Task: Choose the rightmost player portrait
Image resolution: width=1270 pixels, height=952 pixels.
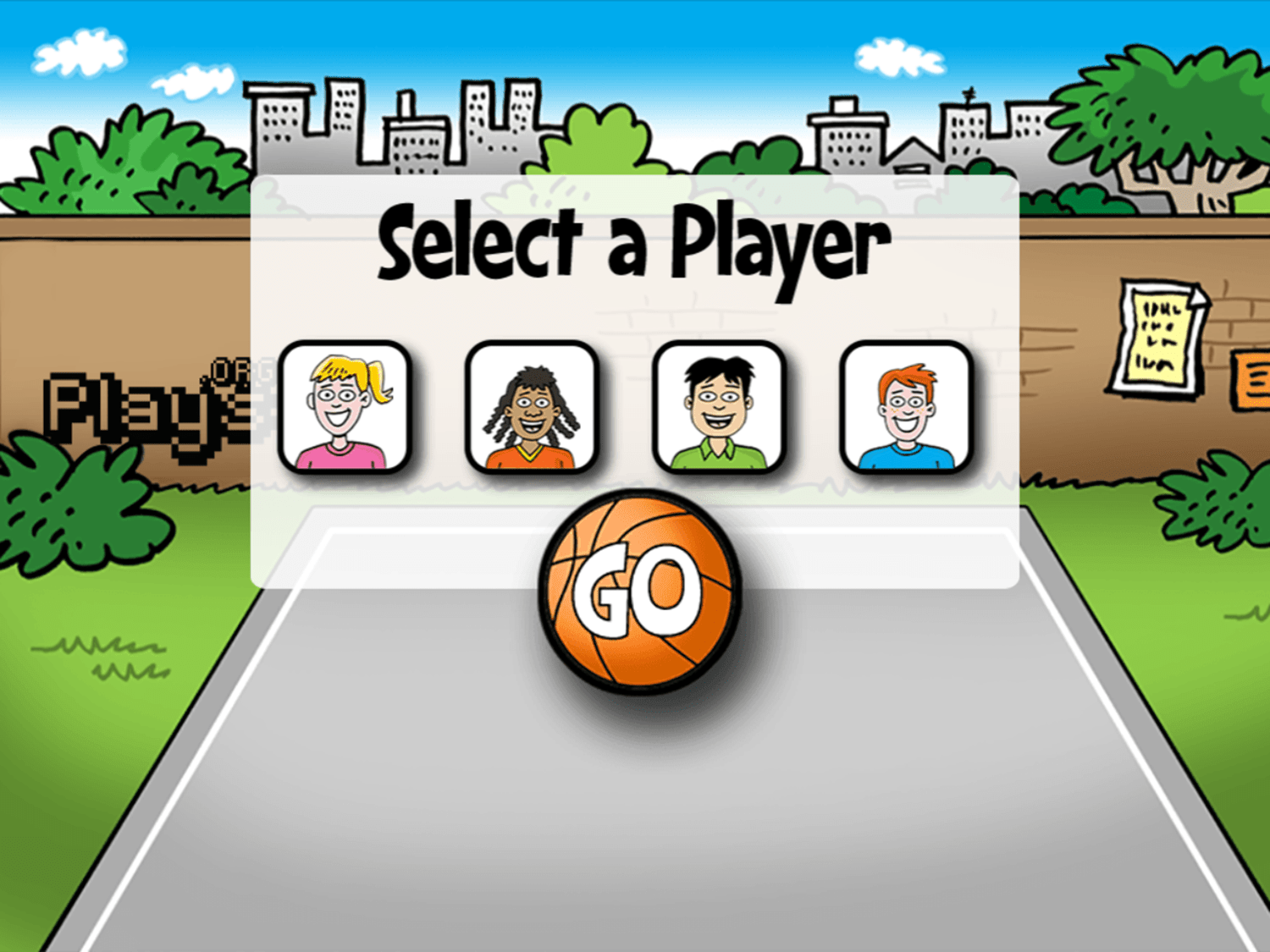Action: (906, 407)
